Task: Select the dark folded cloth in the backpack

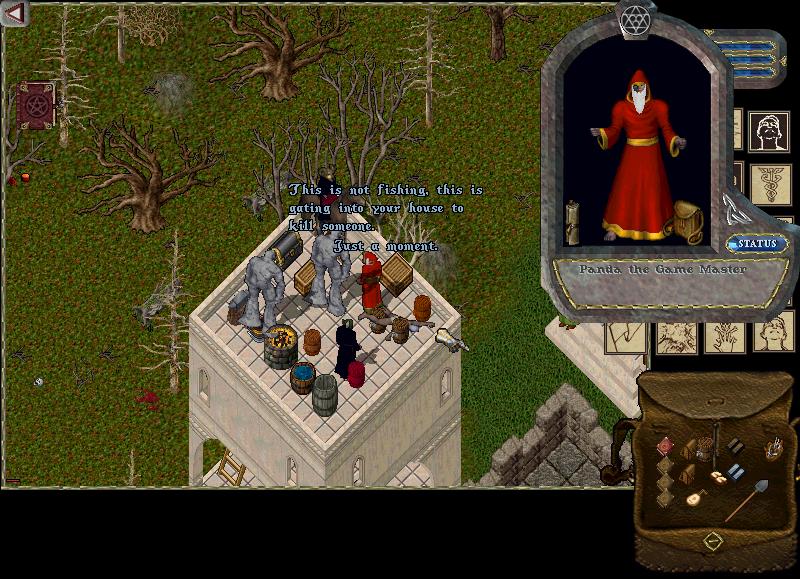Action: 735,445
